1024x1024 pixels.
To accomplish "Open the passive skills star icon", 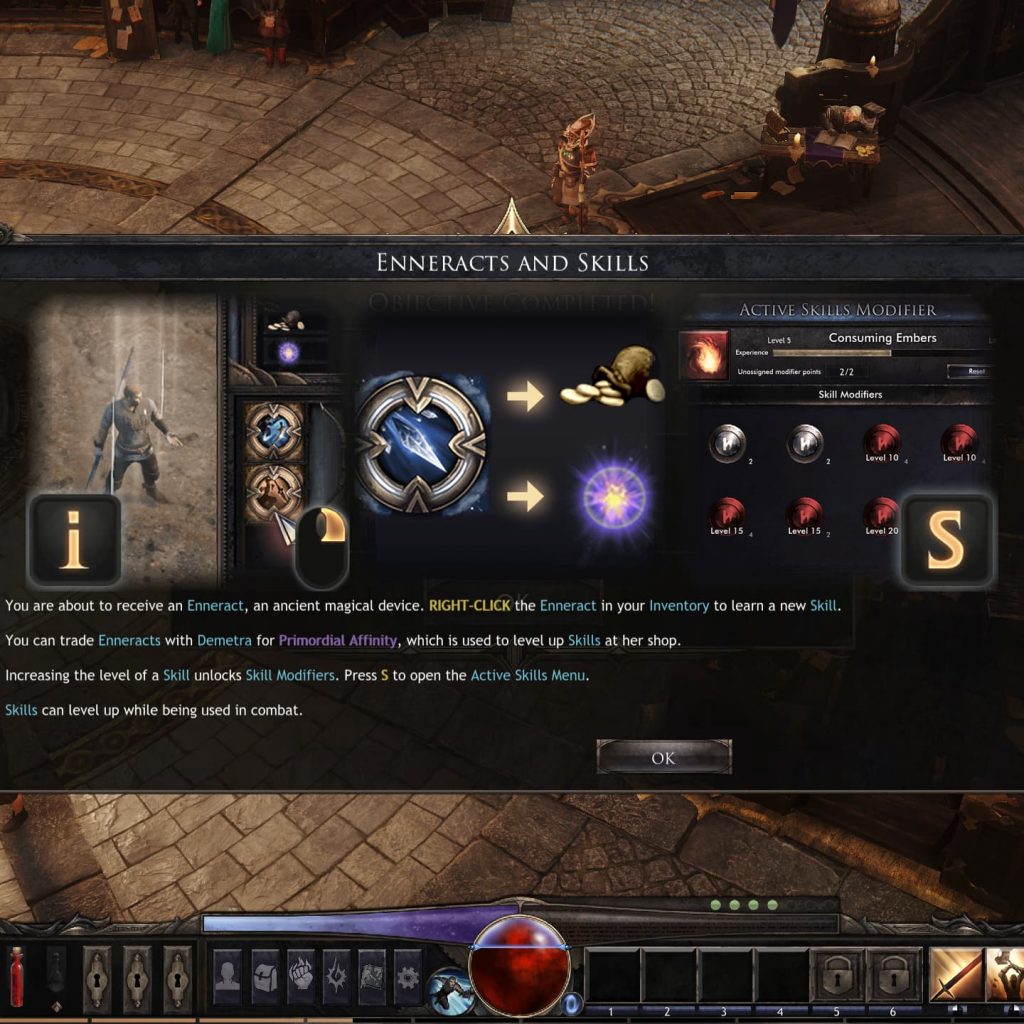I will (337, 976).
